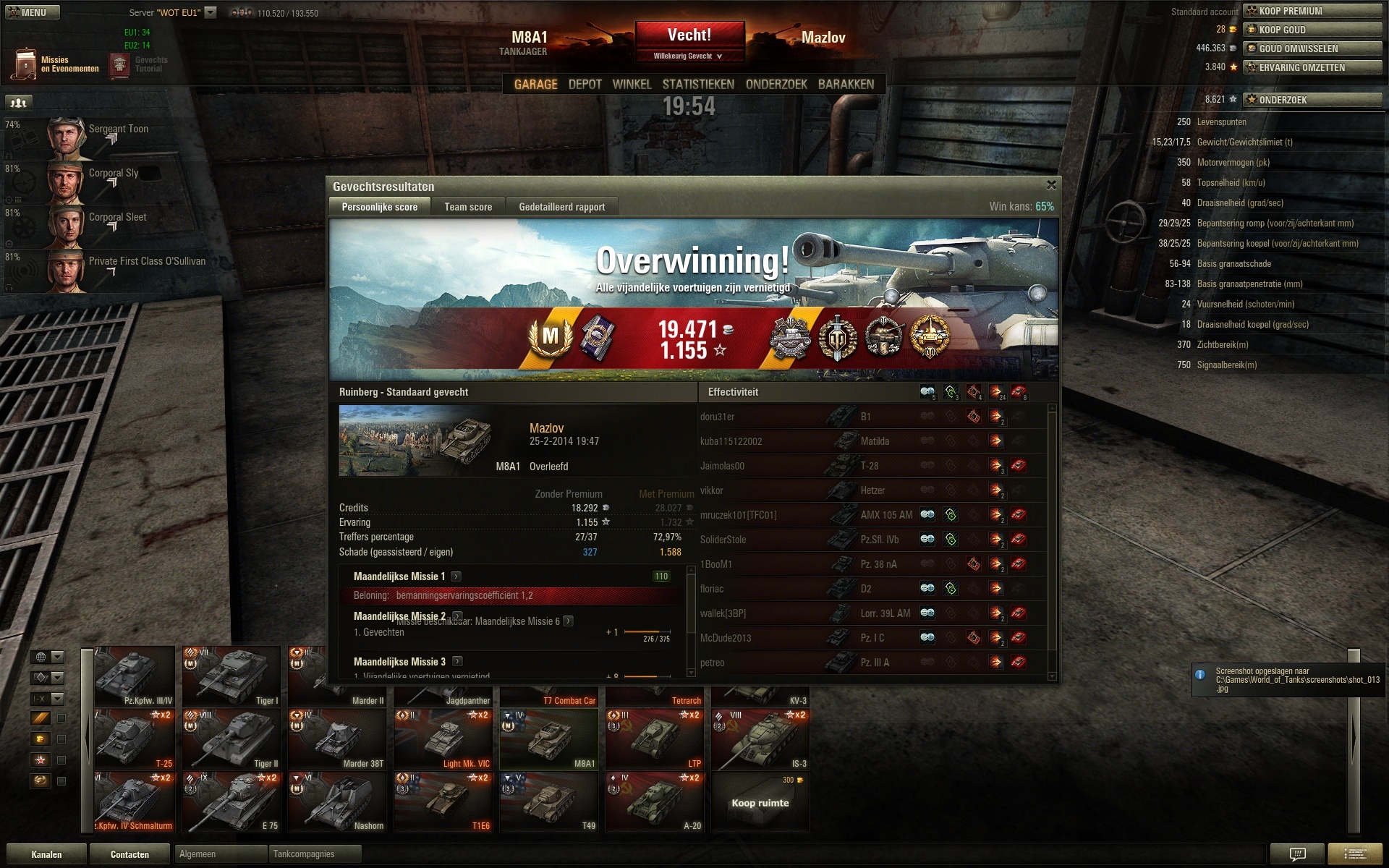Screen dimensions: 1389x868
Task: Close the Gevechtsresultaten window
Action: click(x=1051, y=185)
